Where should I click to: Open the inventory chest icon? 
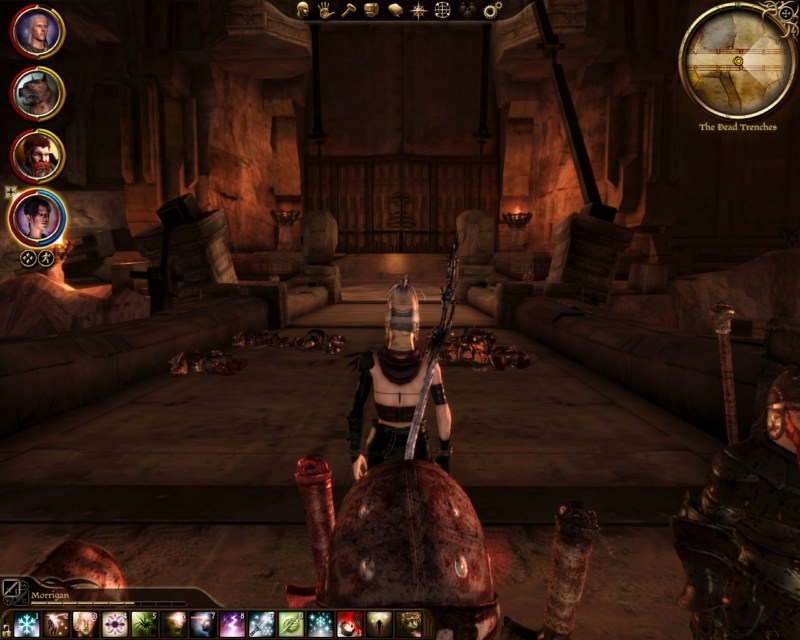[x=371, y=10]
